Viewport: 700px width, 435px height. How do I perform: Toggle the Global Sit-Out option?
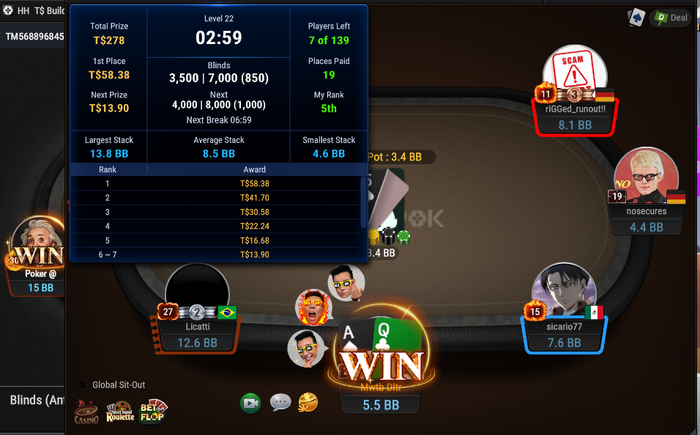pos(85,384)
